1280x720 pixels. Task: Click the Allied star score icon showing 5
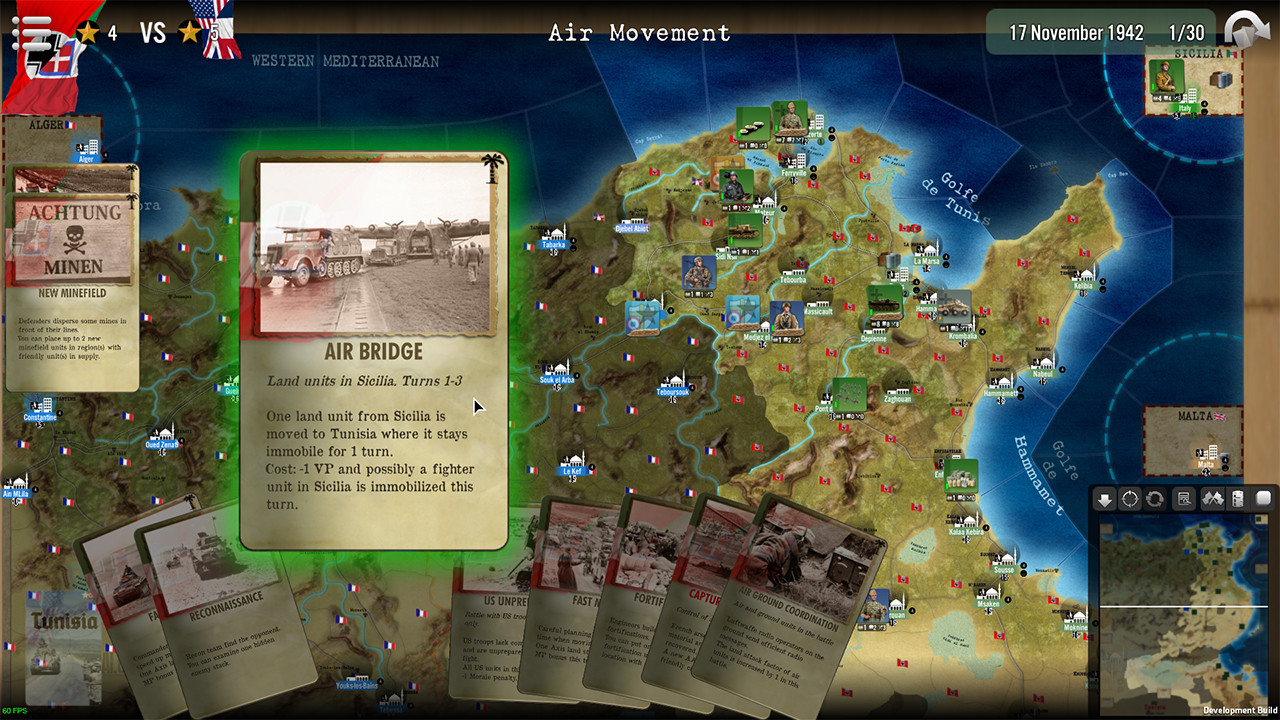tap(190, 31)
